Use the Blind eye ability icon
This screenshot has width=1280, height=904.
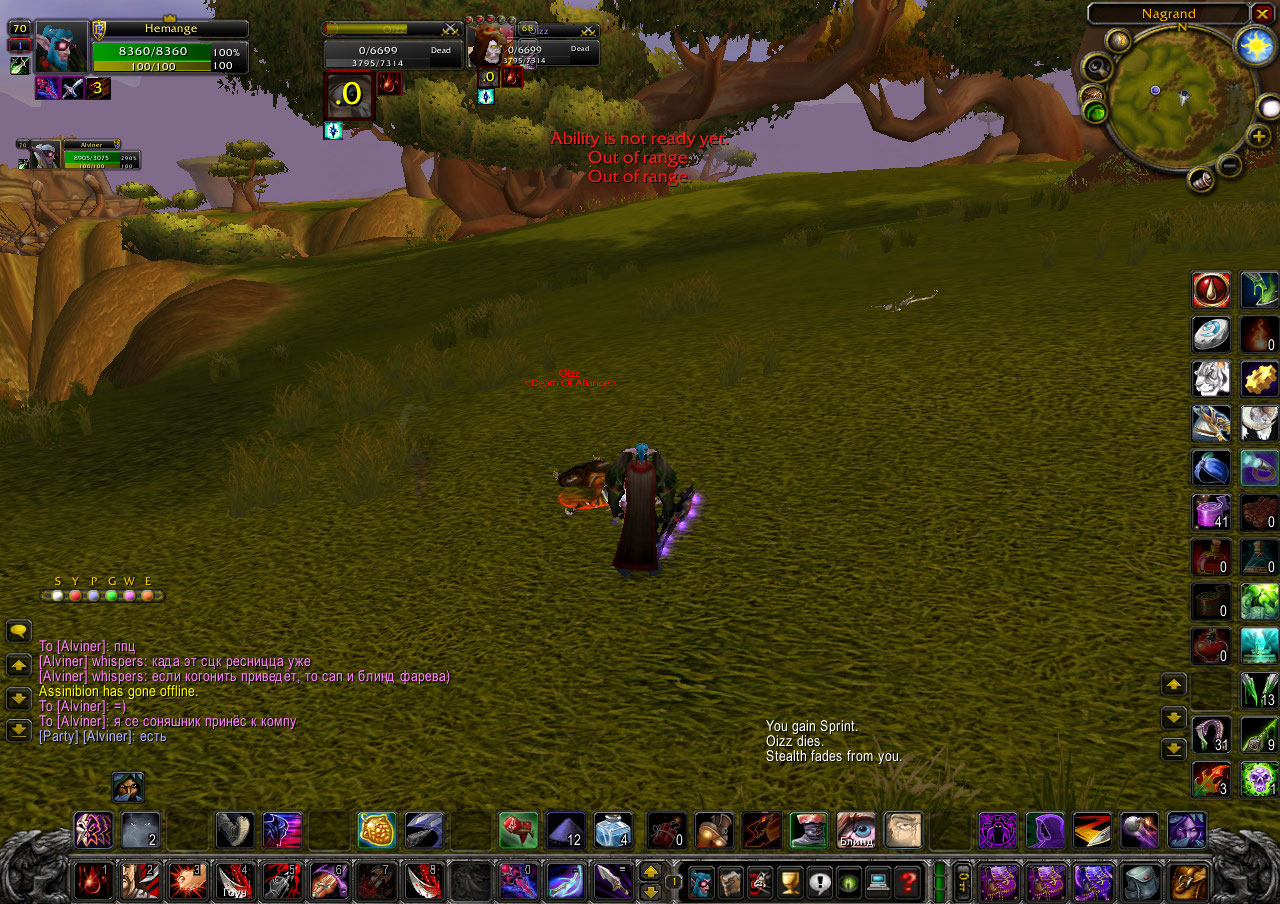856,830
